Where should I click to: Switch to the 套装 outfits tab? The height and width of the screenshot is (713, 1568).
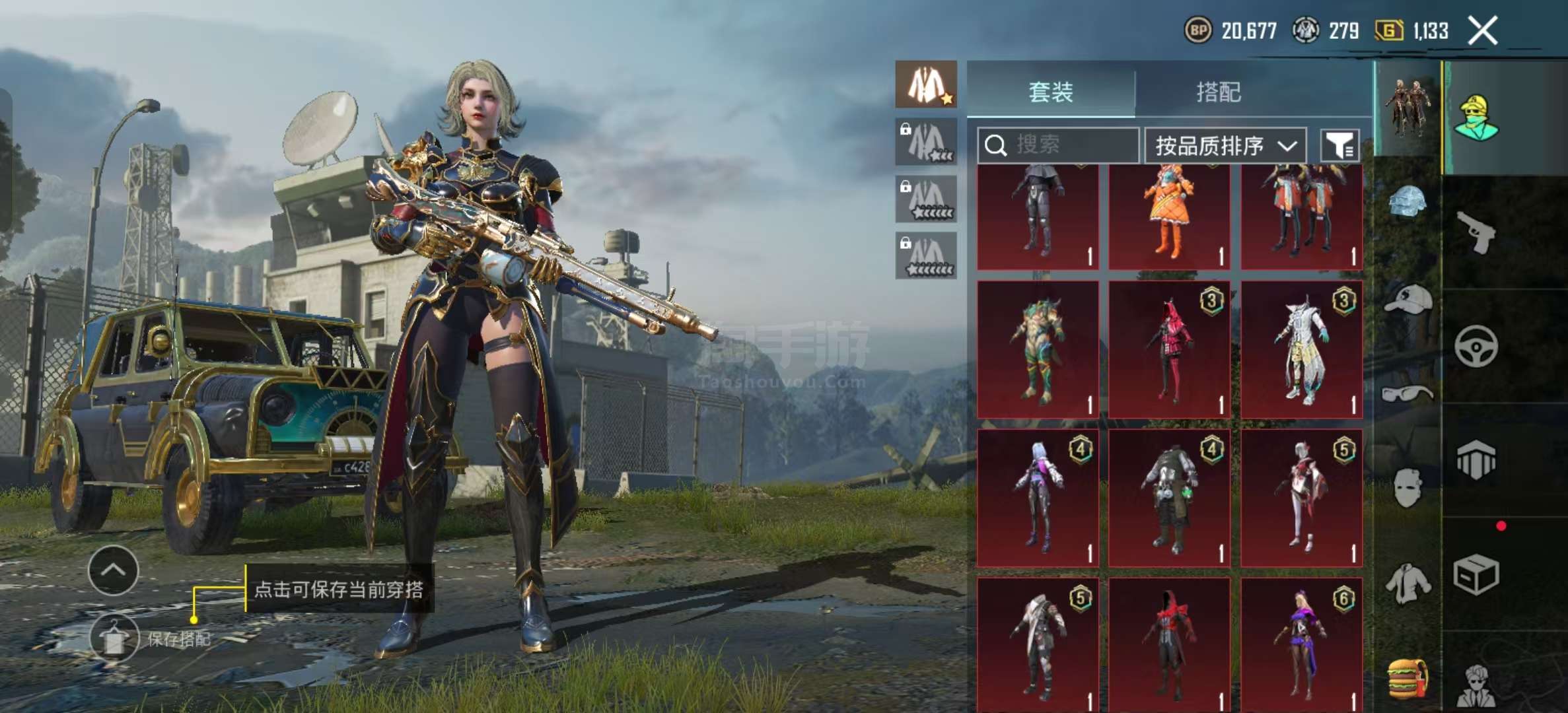click(1050, 91)
